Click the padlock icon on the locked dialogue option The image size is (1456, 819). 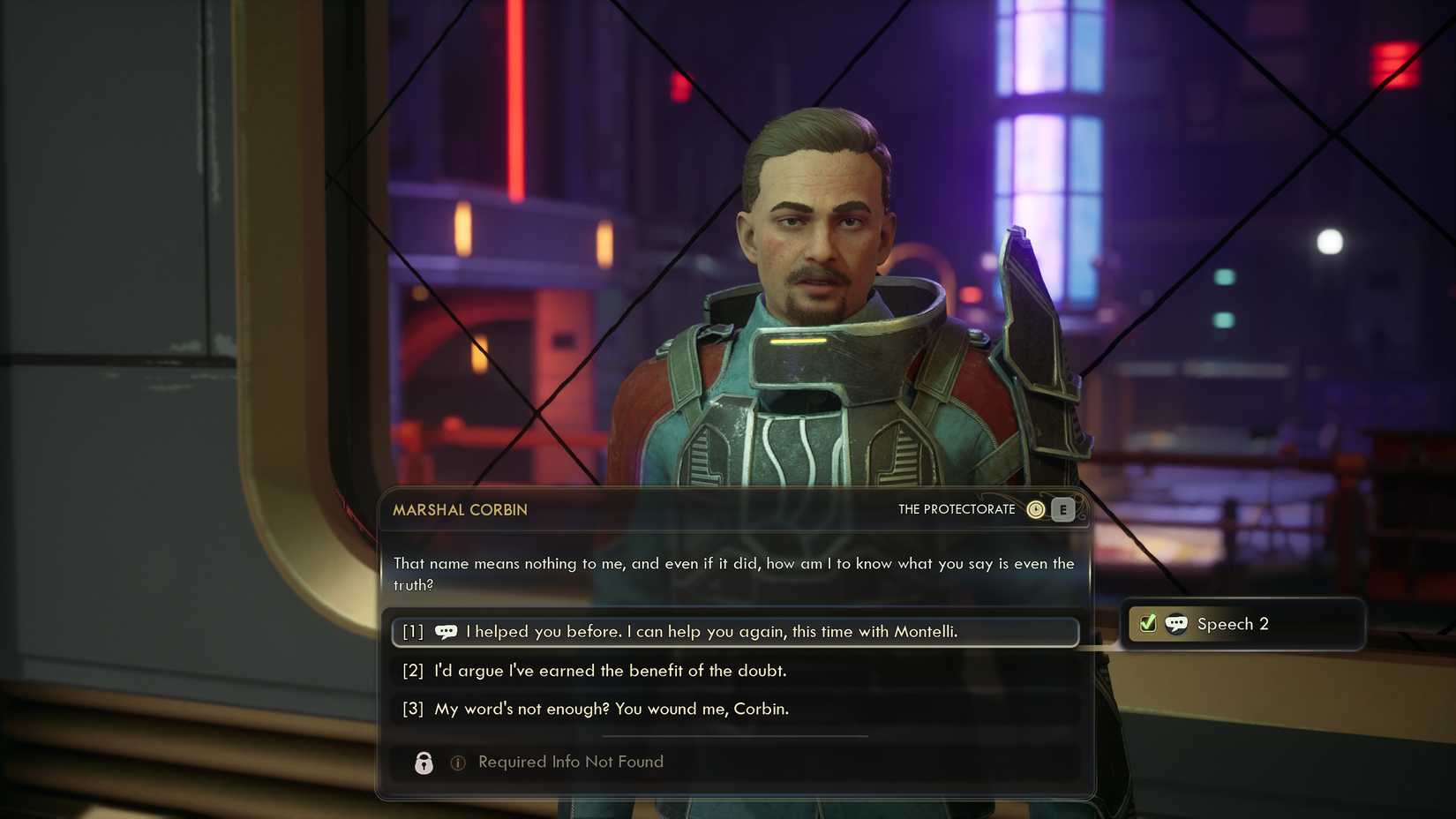pyautogui.click(x=423, y=763)
